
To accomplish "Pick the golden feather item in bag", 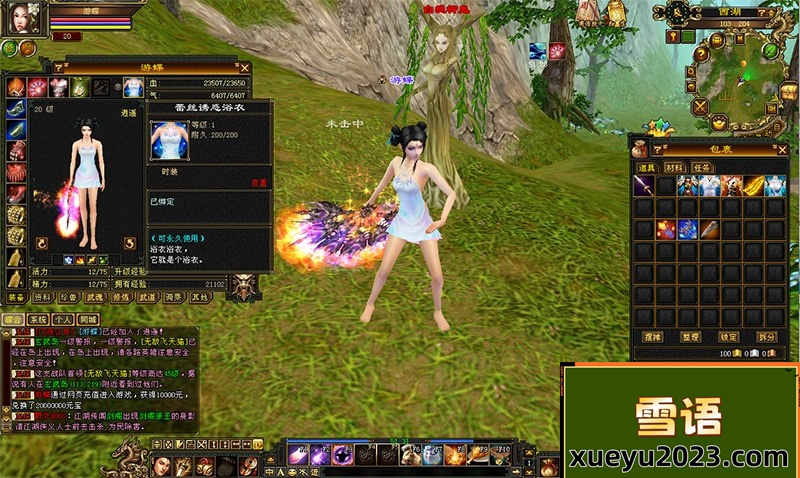I will point(754,187).
